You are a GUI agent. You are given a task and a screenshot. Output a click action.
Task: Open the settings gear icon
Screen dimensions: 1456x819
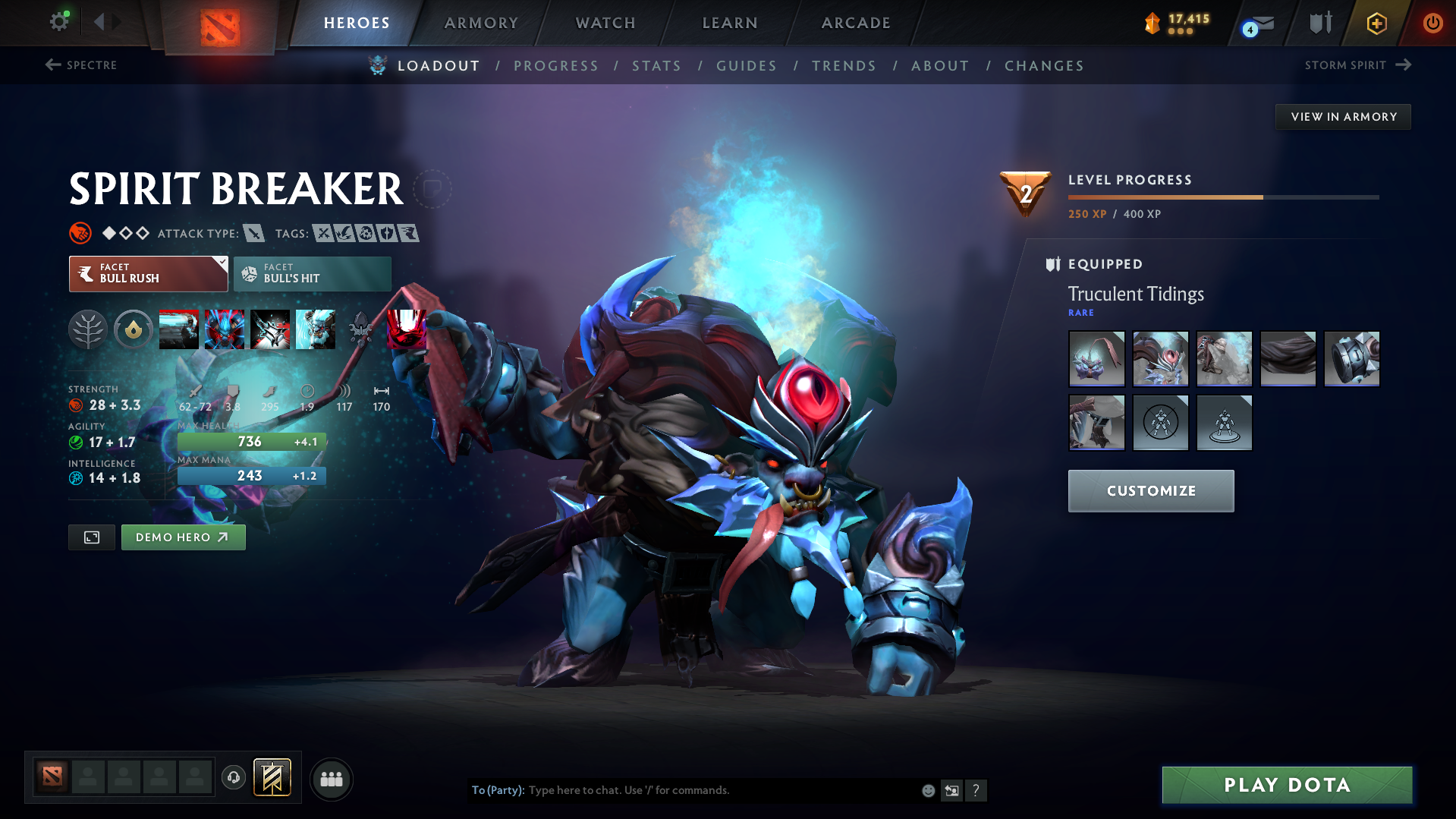point(59,22)
